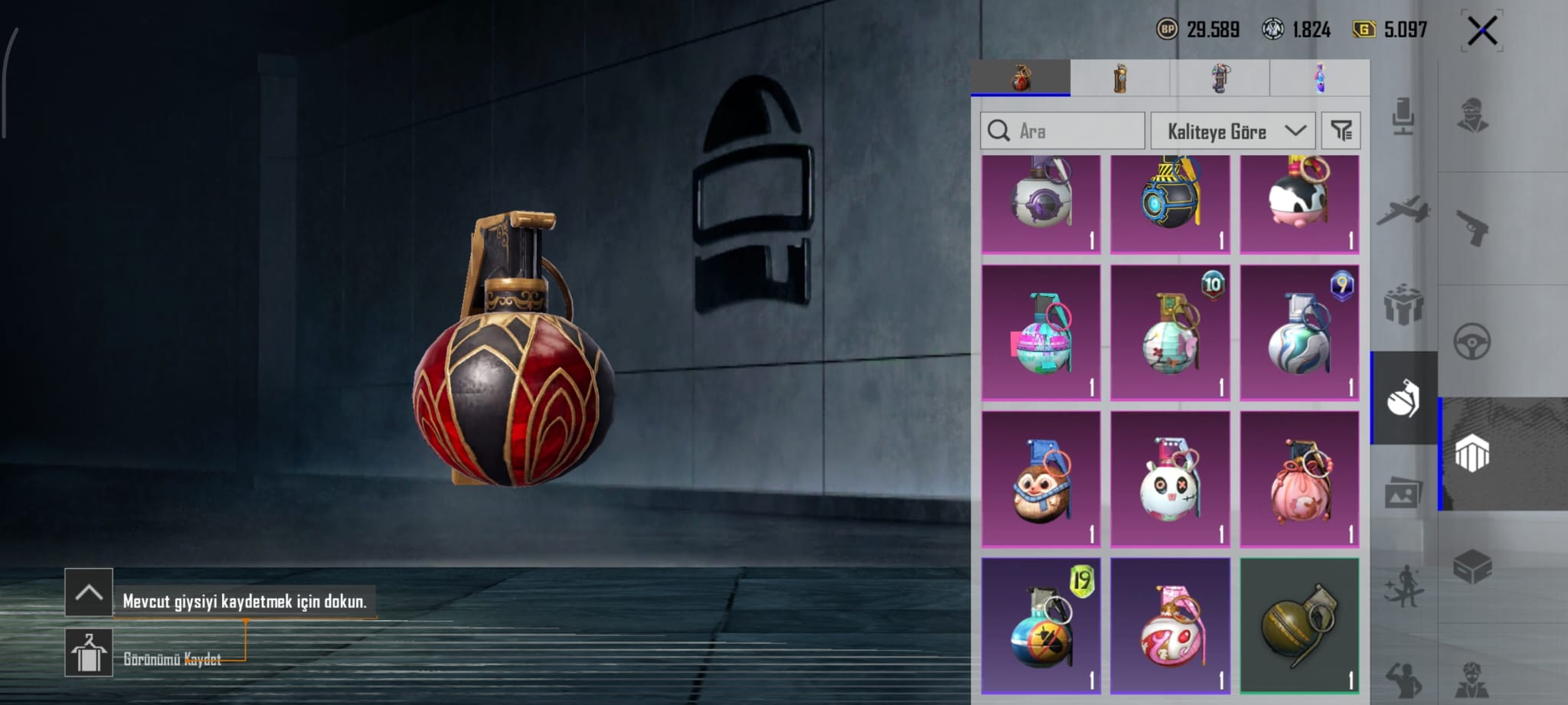
Task: Open the Kaliteye Göre sort dropdown
Action: click(1233, 131)
